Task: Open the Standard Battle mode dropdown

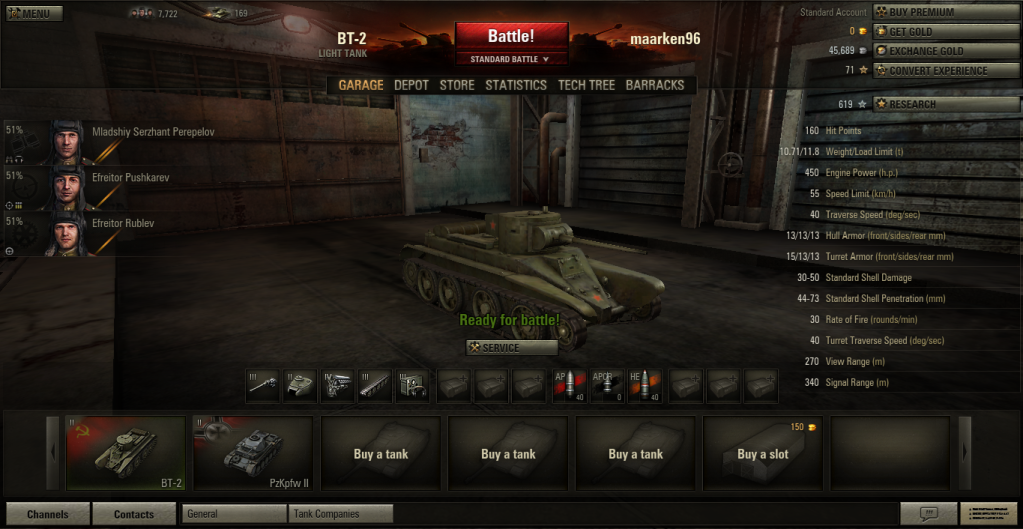Action: click(x=511, y=59)
